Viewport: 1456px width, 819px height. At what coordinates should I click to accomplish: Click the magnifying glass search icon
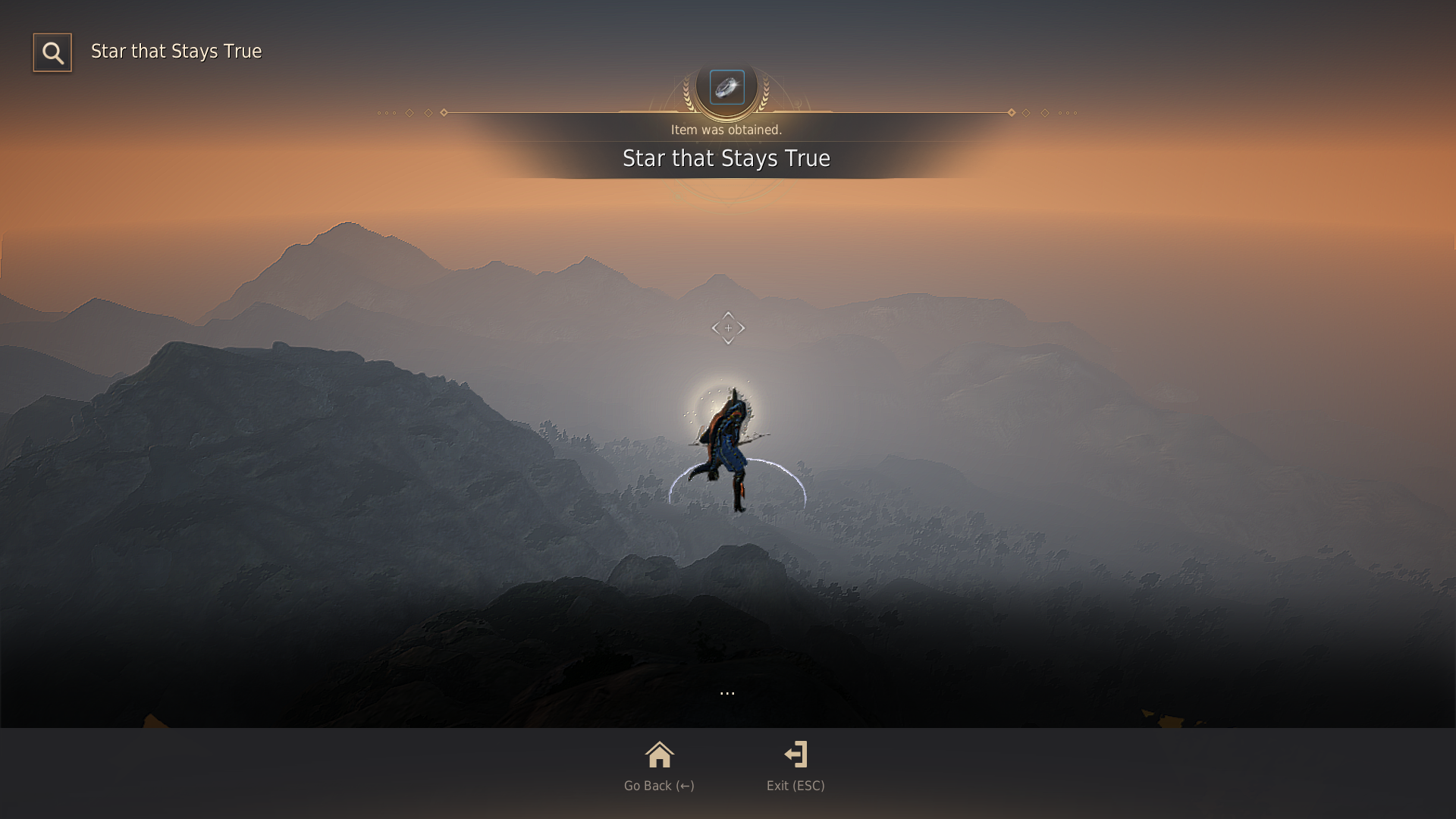point(52,52)
